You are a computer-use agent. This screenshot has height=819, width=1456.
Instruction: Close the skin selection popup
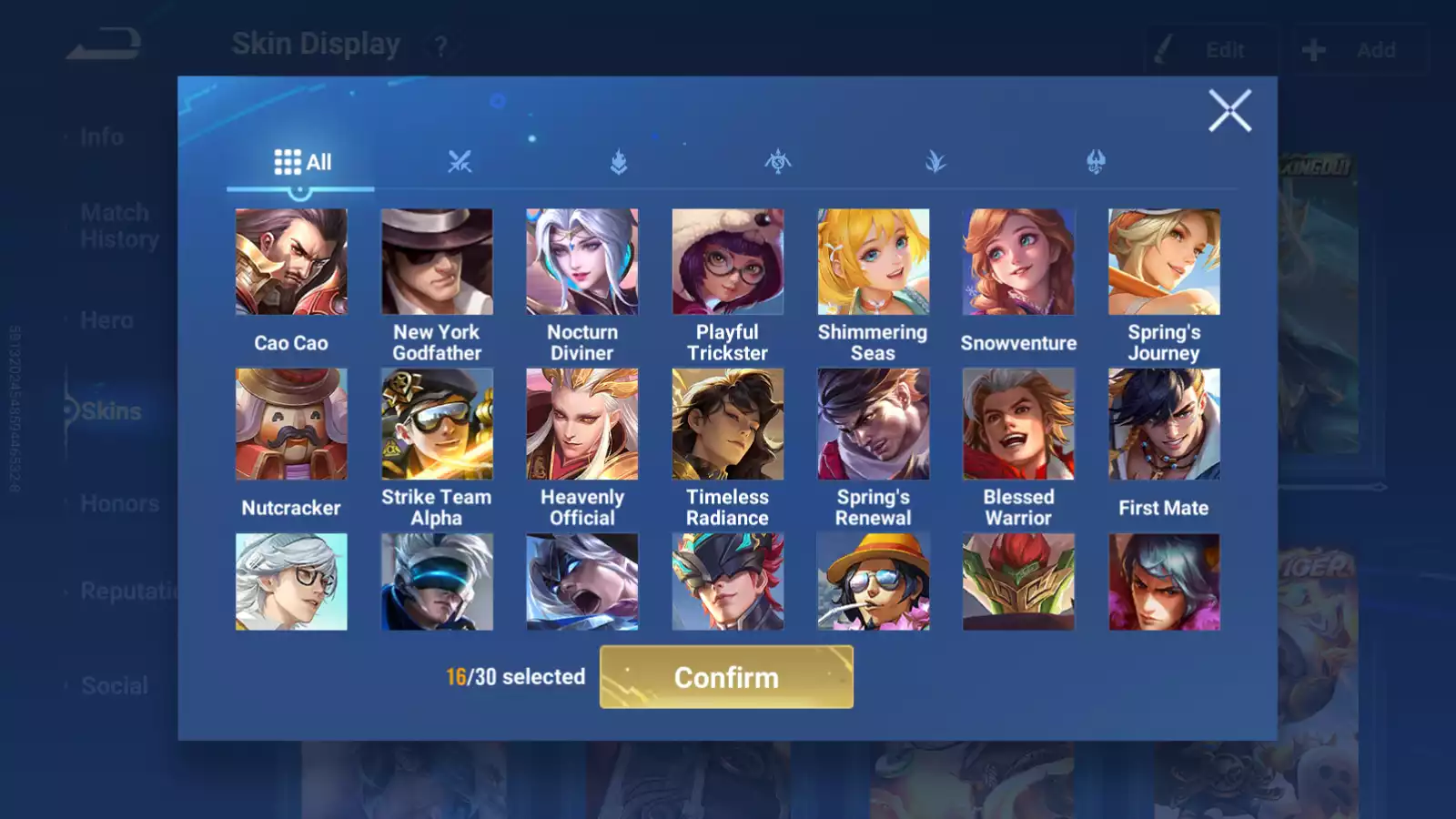point(1229,111)
